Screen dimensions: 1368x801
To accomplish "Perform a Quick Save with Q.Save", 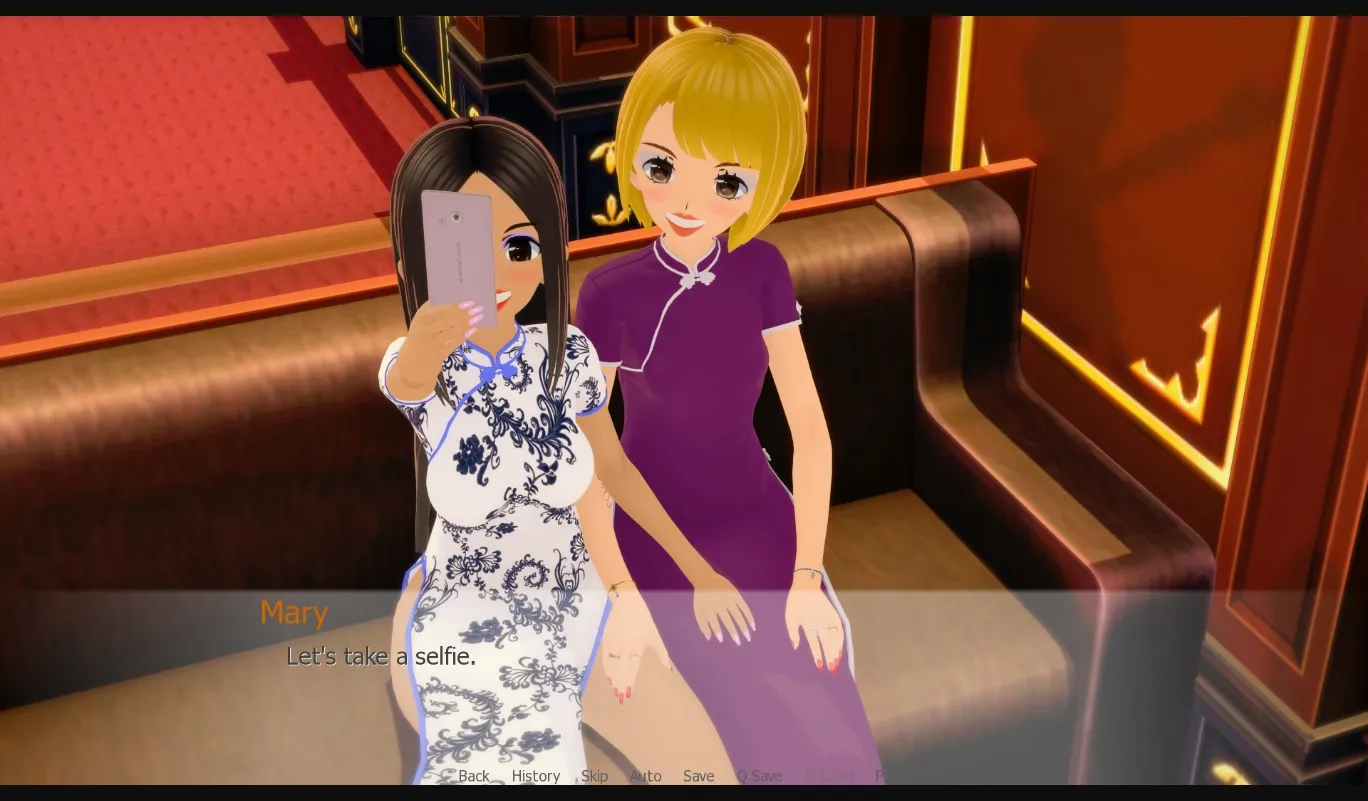I will click(759, 776).
